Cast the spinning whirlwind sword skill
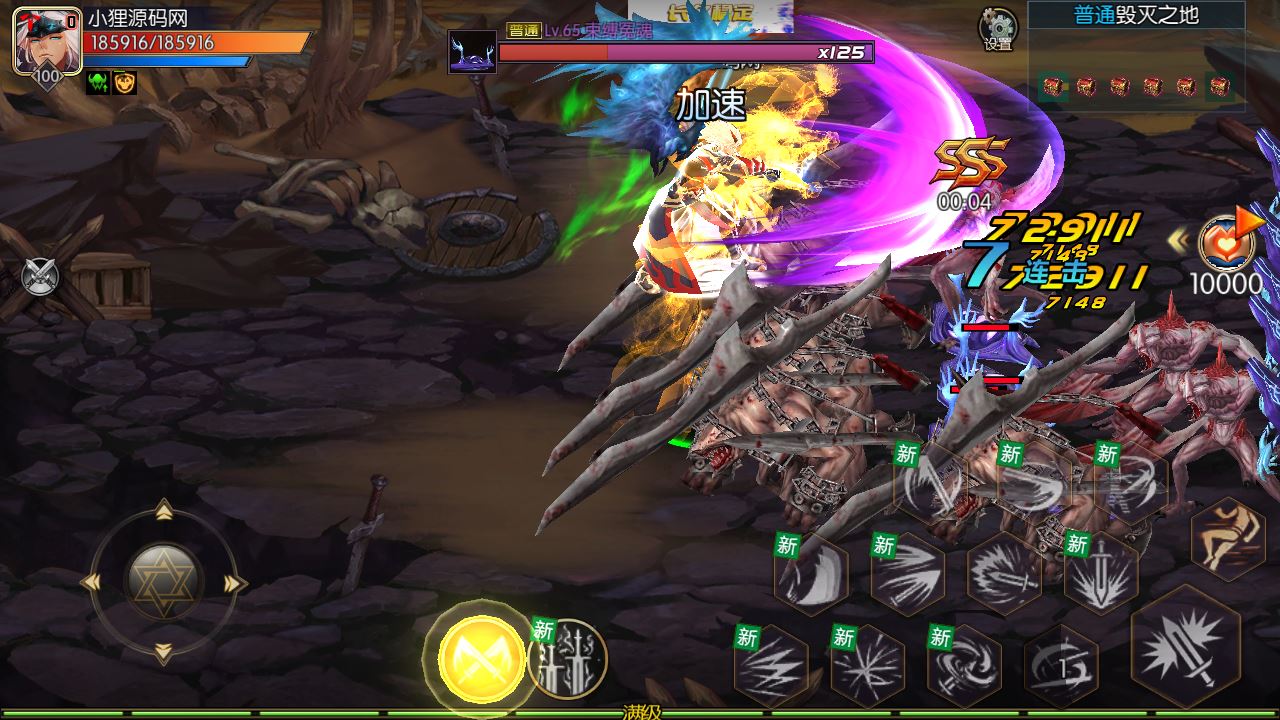The image size is (1280, 720). [964, 664]
